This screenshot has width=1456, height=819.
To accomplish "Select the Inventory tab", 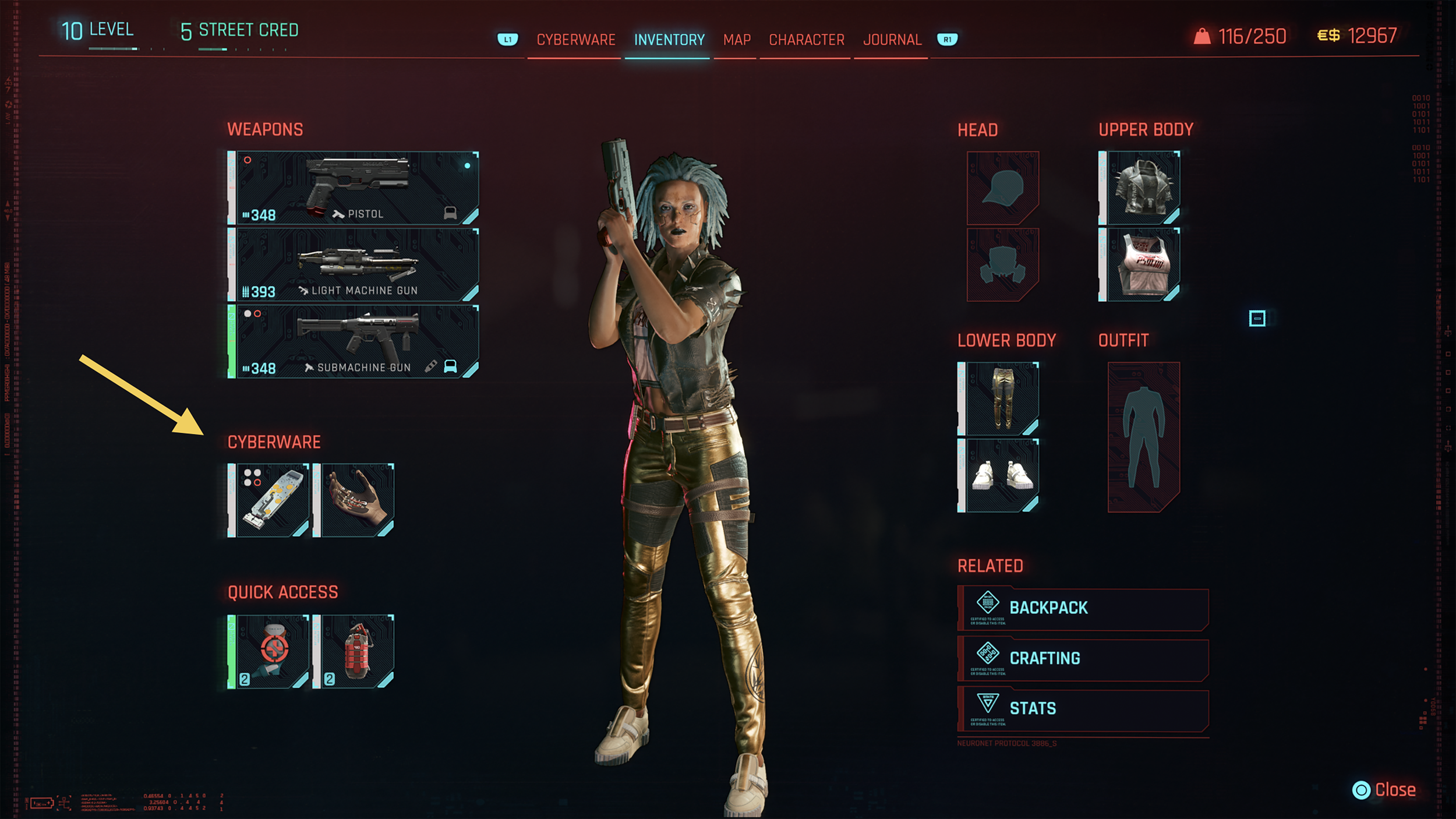I will click(x=669, y=40).
